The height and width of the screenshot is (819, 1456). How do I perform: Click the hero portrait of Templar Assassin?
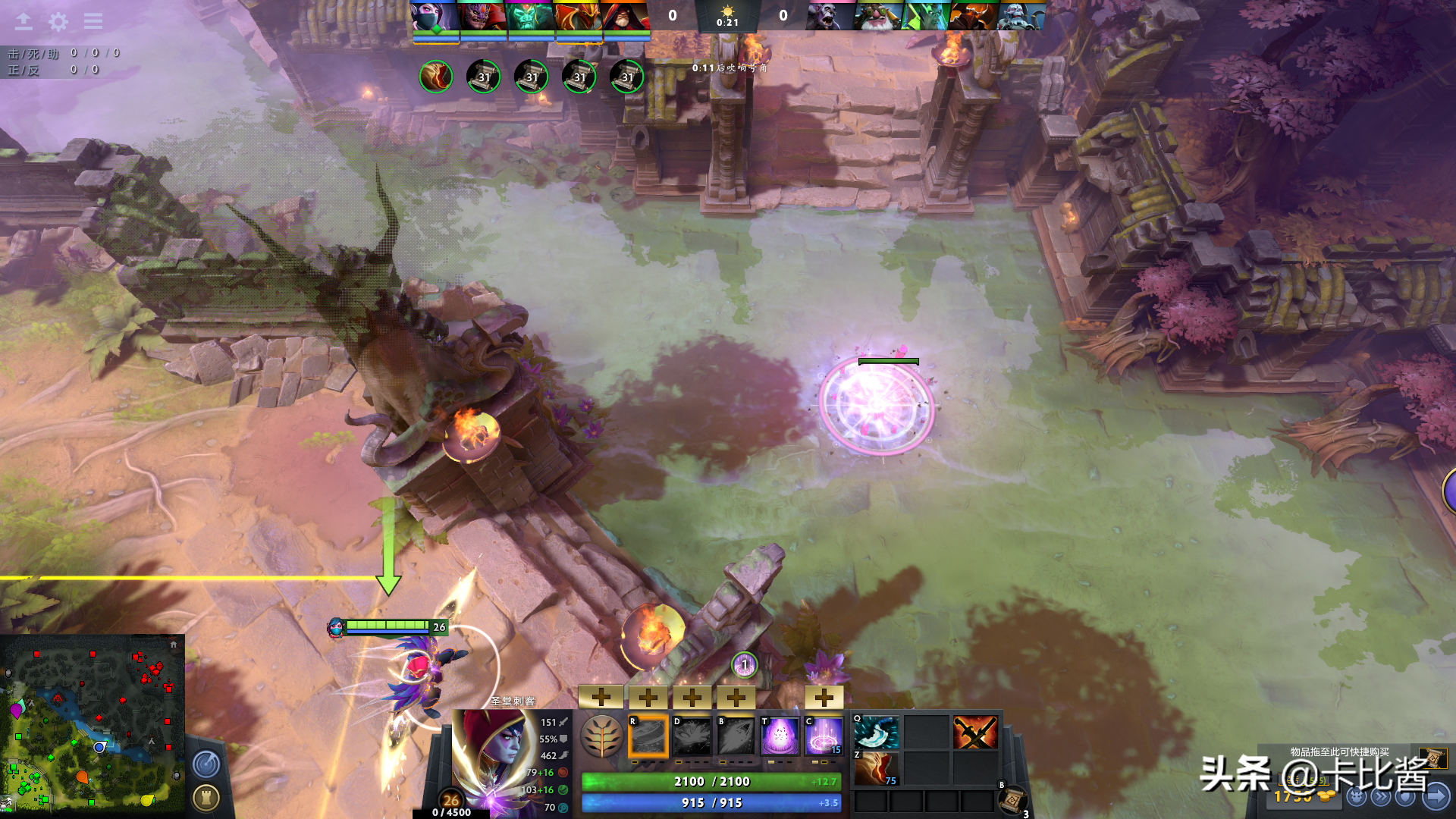pyautogui.click(x=494, y=758)
